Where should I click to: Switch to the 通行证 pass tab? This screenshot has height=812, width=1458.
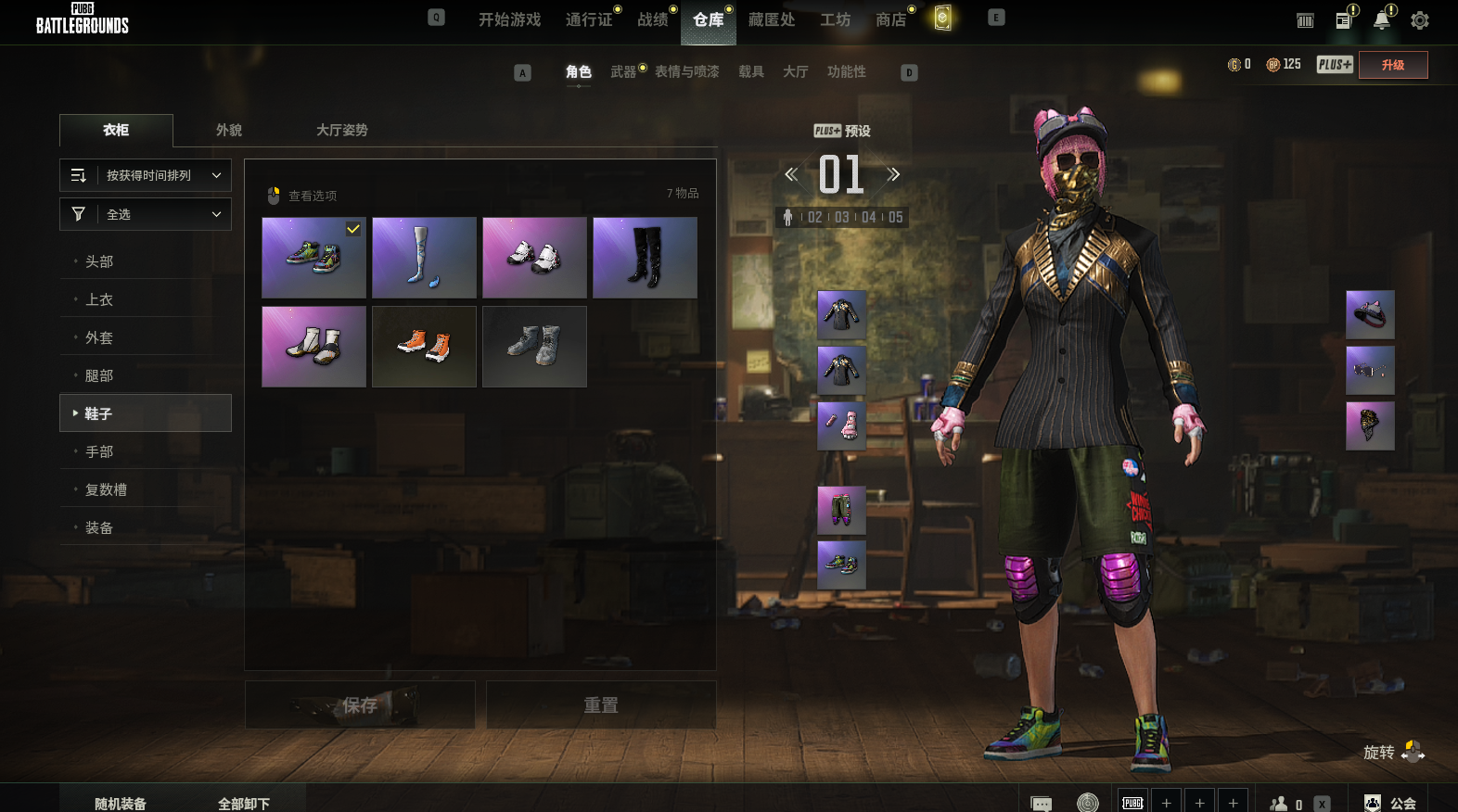(589, 19)
